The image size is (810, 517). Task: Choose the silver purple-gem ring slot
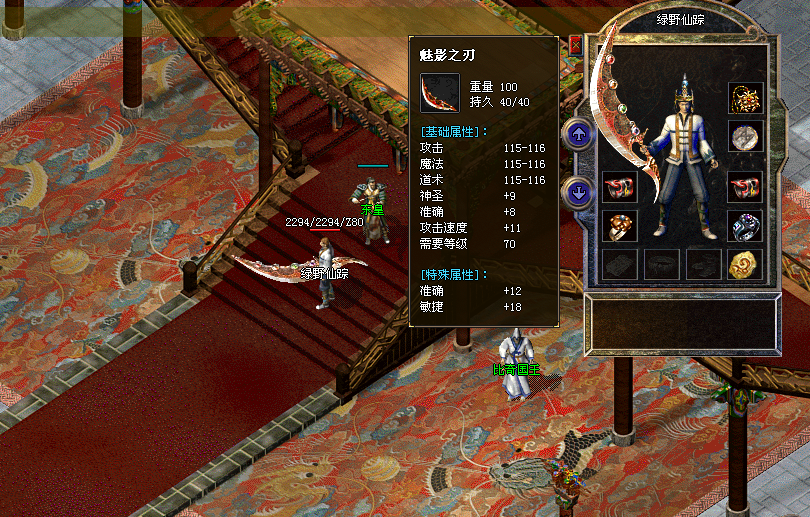(744, 227)
